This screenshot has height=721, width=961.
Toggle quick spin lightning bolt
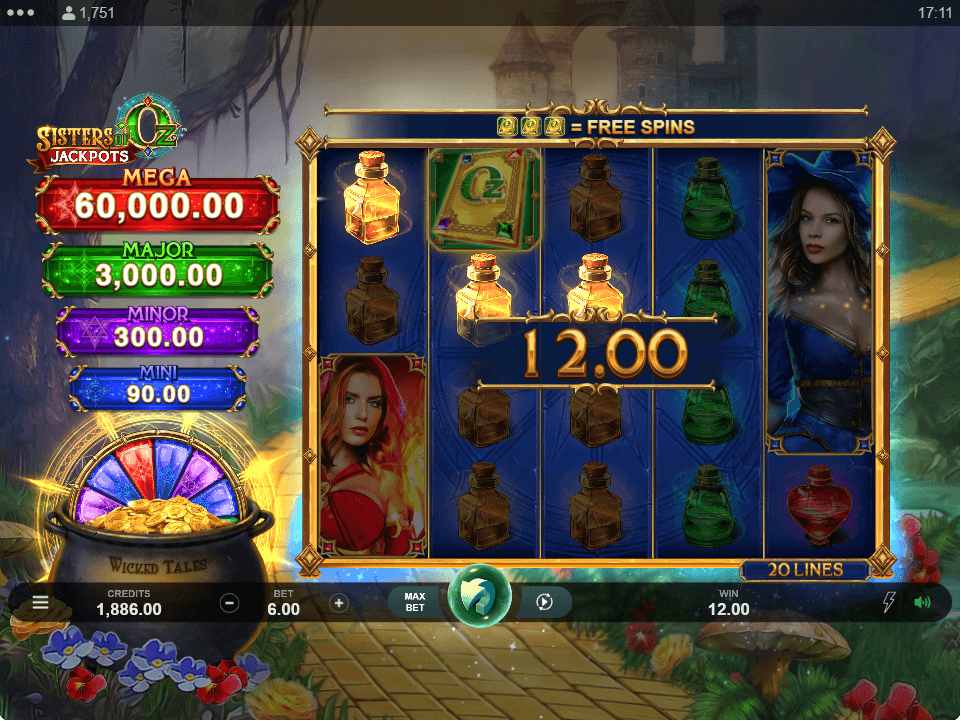click(x=889, y=602)
